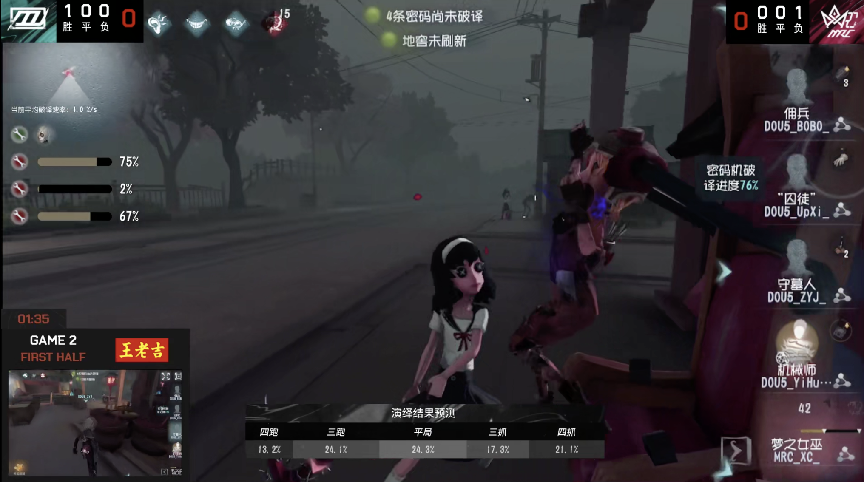Click the green wrench decoding status icon

pyautogui.click(x=19, y=134)
